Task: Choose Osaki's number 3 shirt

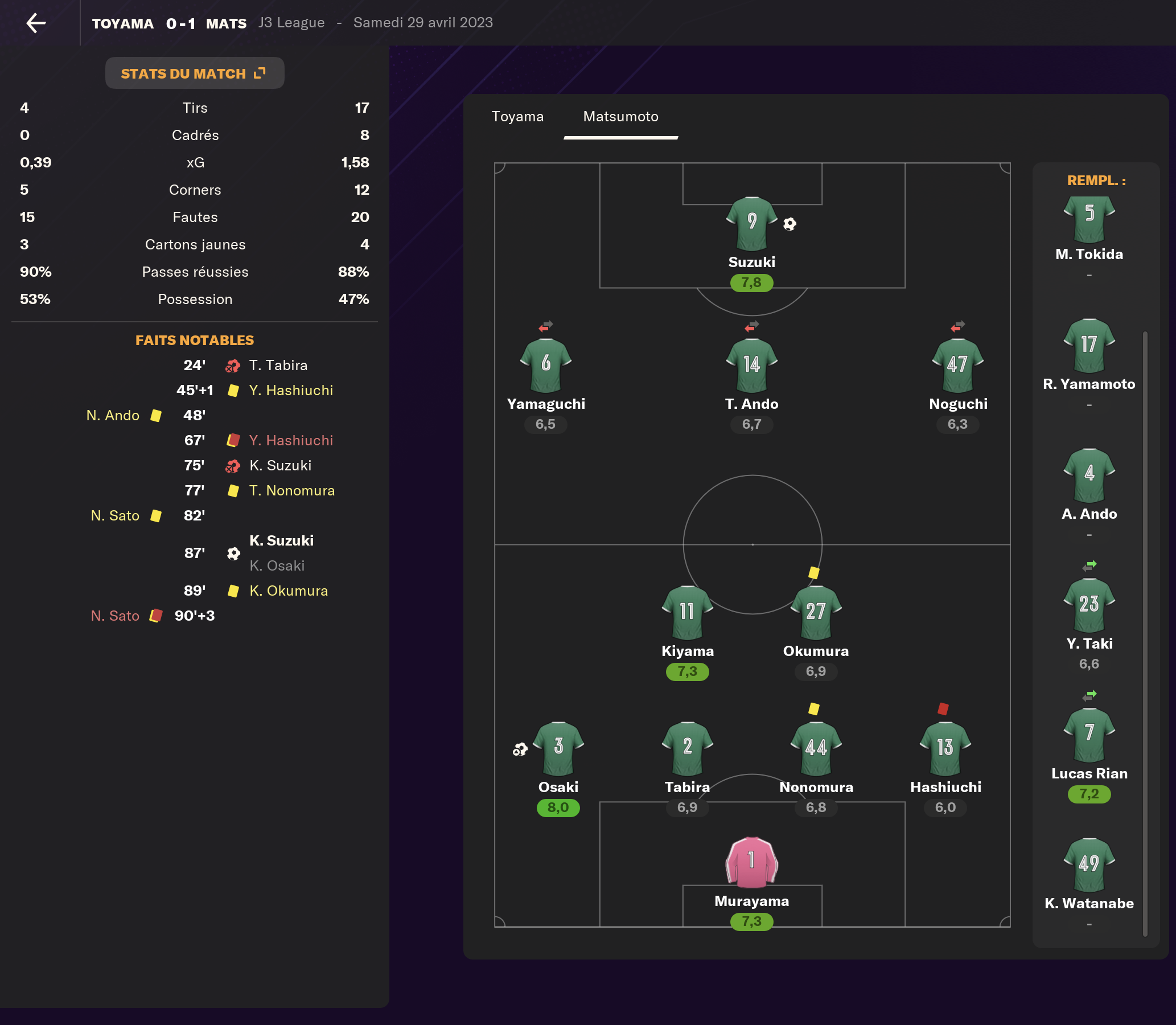Action: (x=558, y=749)
